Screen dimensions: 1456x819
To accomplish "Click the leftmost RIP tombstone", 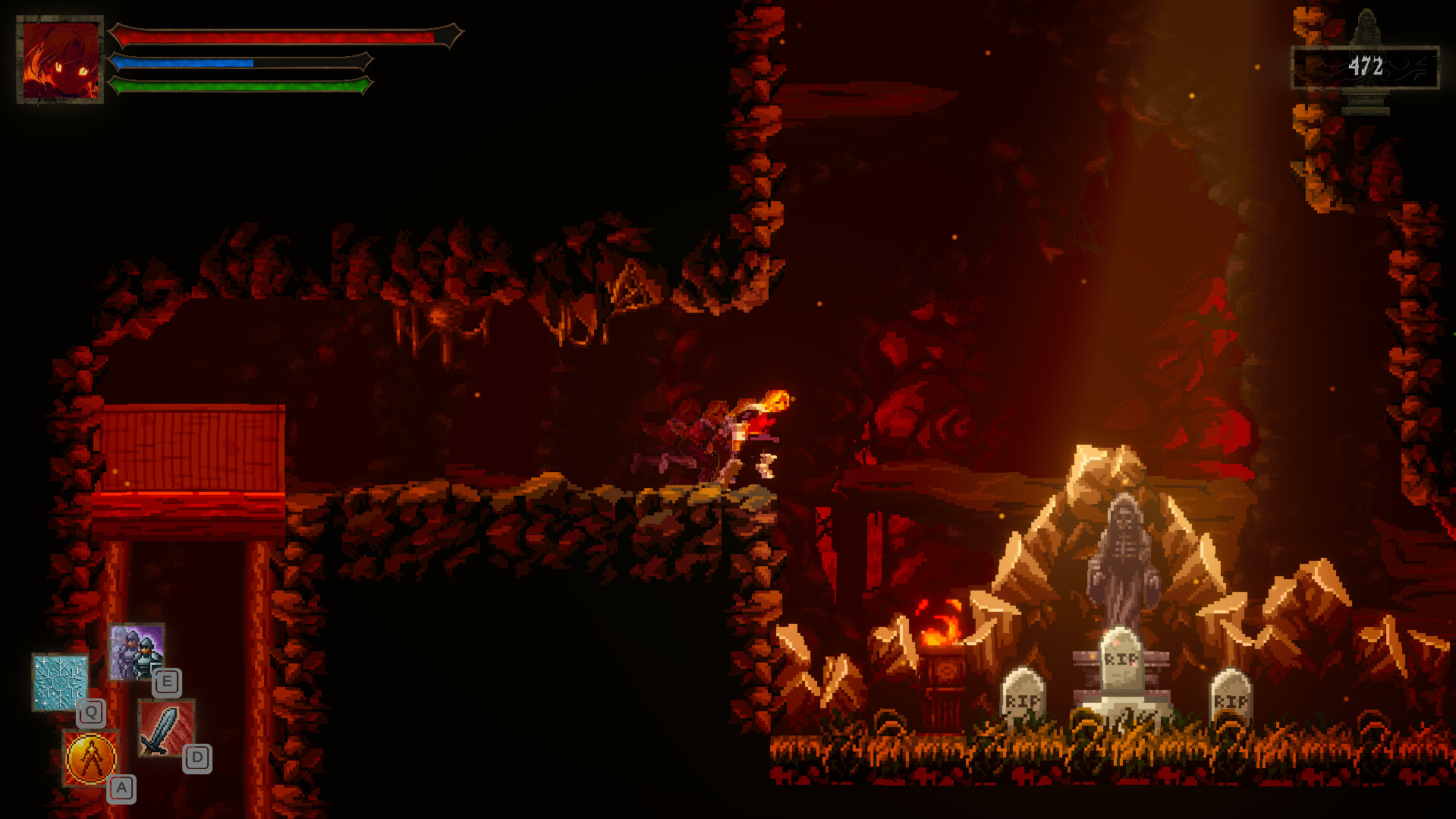I will click(x=1022, y=698).
